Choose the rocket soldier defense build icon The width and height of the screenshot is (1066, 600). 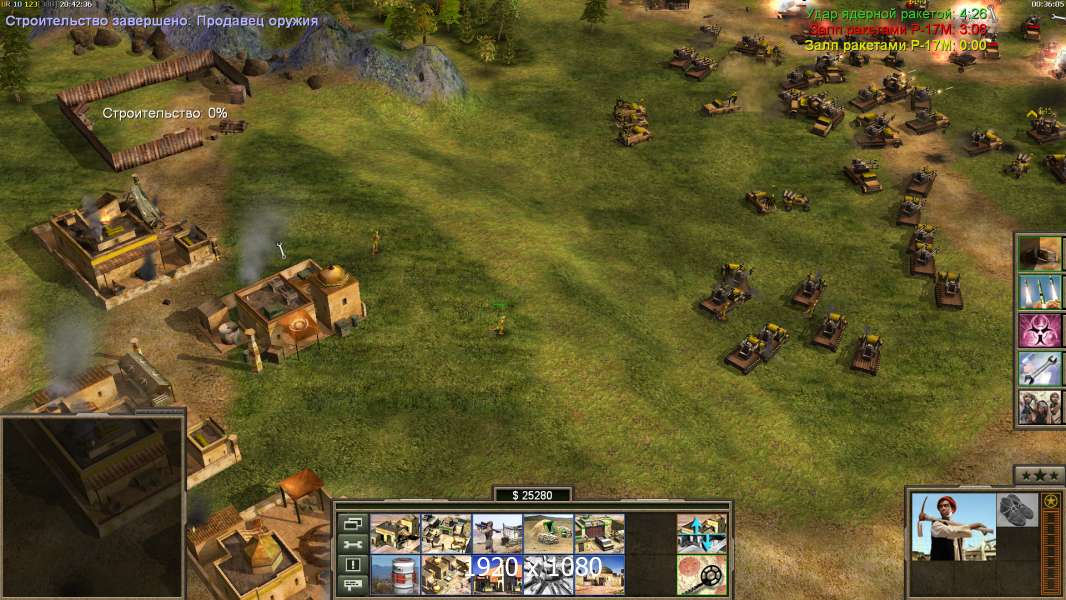pyautogui.click(x=497, y=534)
